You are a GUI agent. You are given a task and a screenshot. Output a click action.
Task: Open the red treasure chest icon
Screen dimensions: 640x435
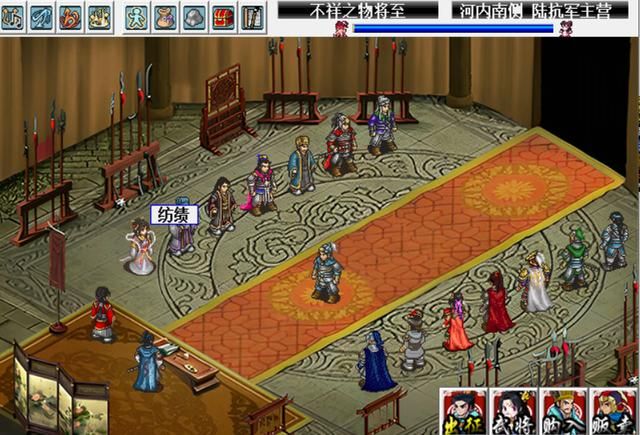click(224, 16)
